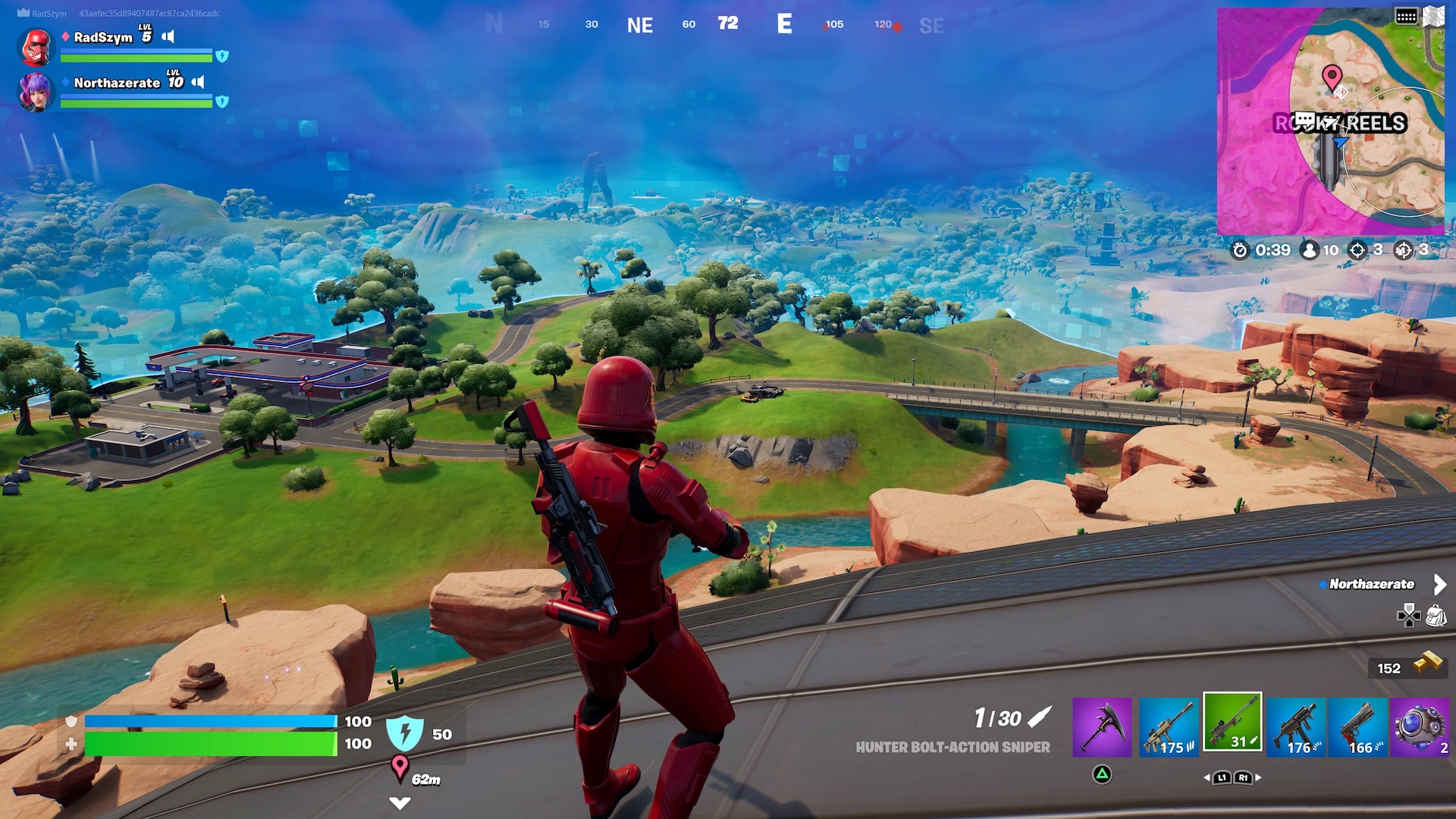Click the keyboard icon above the minimap

point(1406,16)
